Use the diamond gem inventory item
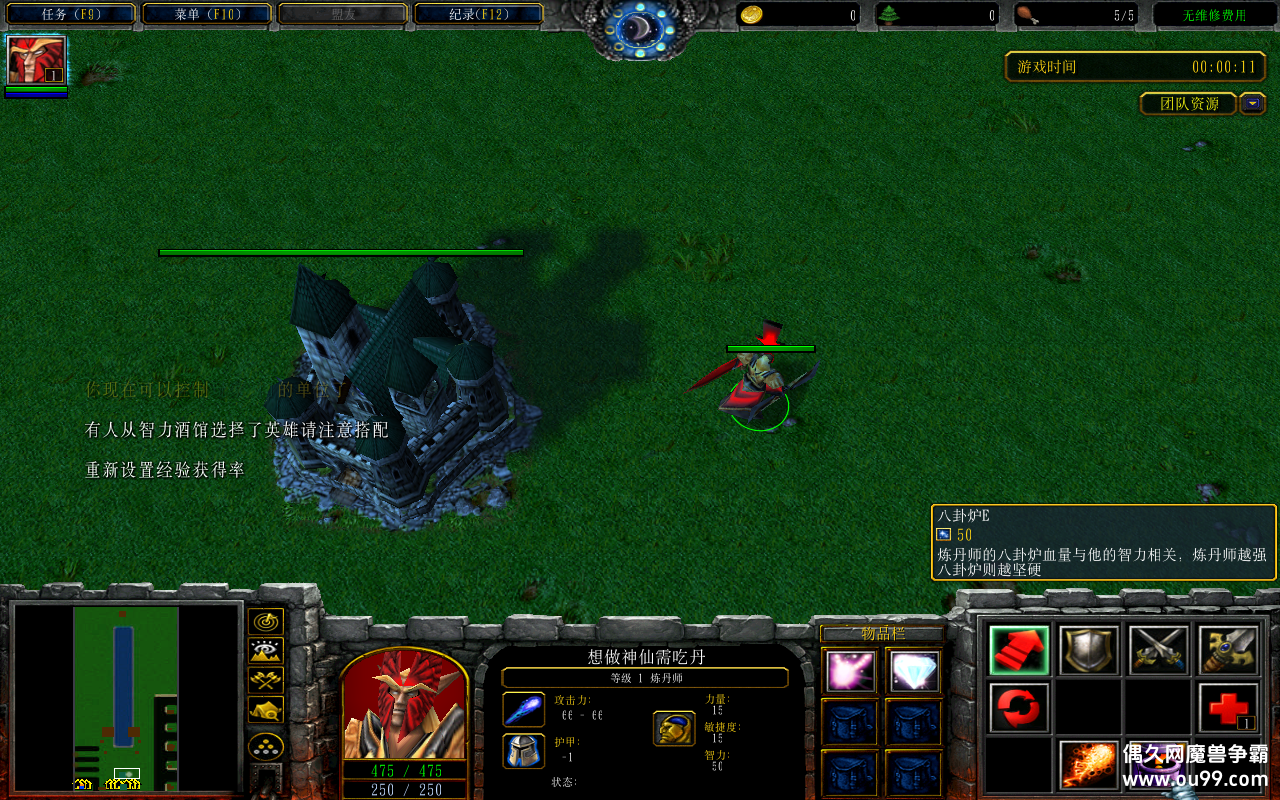Viewport: 1280px width, 800px height. point(913,671)
